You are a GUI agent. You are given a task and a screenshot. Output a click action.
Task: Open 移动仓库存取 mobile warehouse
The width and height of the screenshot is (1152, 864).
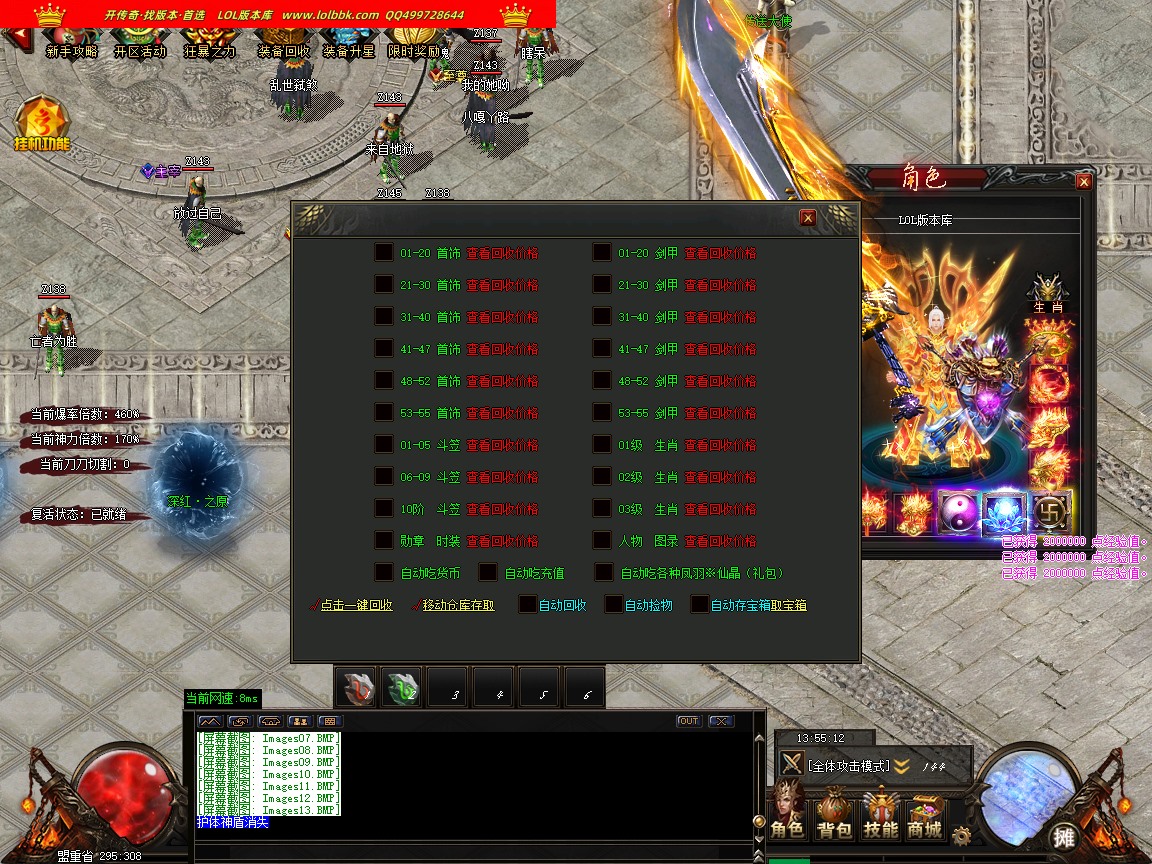coord(458,605)
